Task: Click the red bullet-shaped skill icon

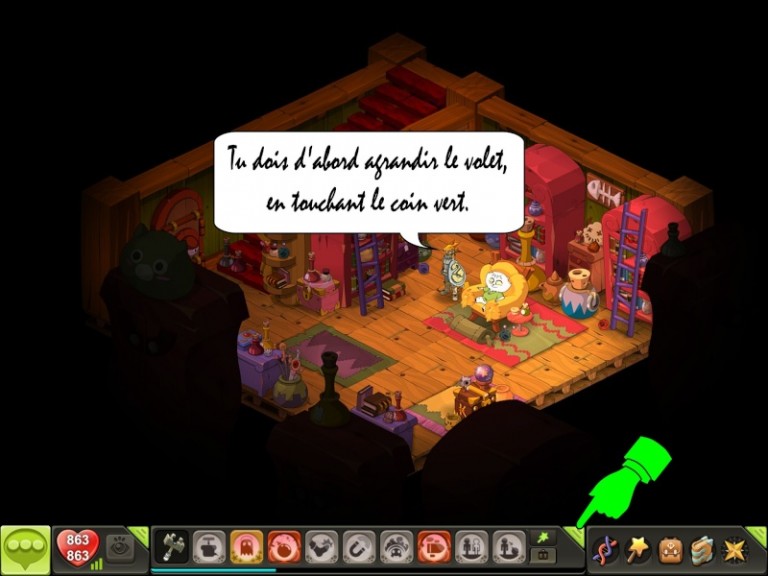Action: (x=434, y=547)
